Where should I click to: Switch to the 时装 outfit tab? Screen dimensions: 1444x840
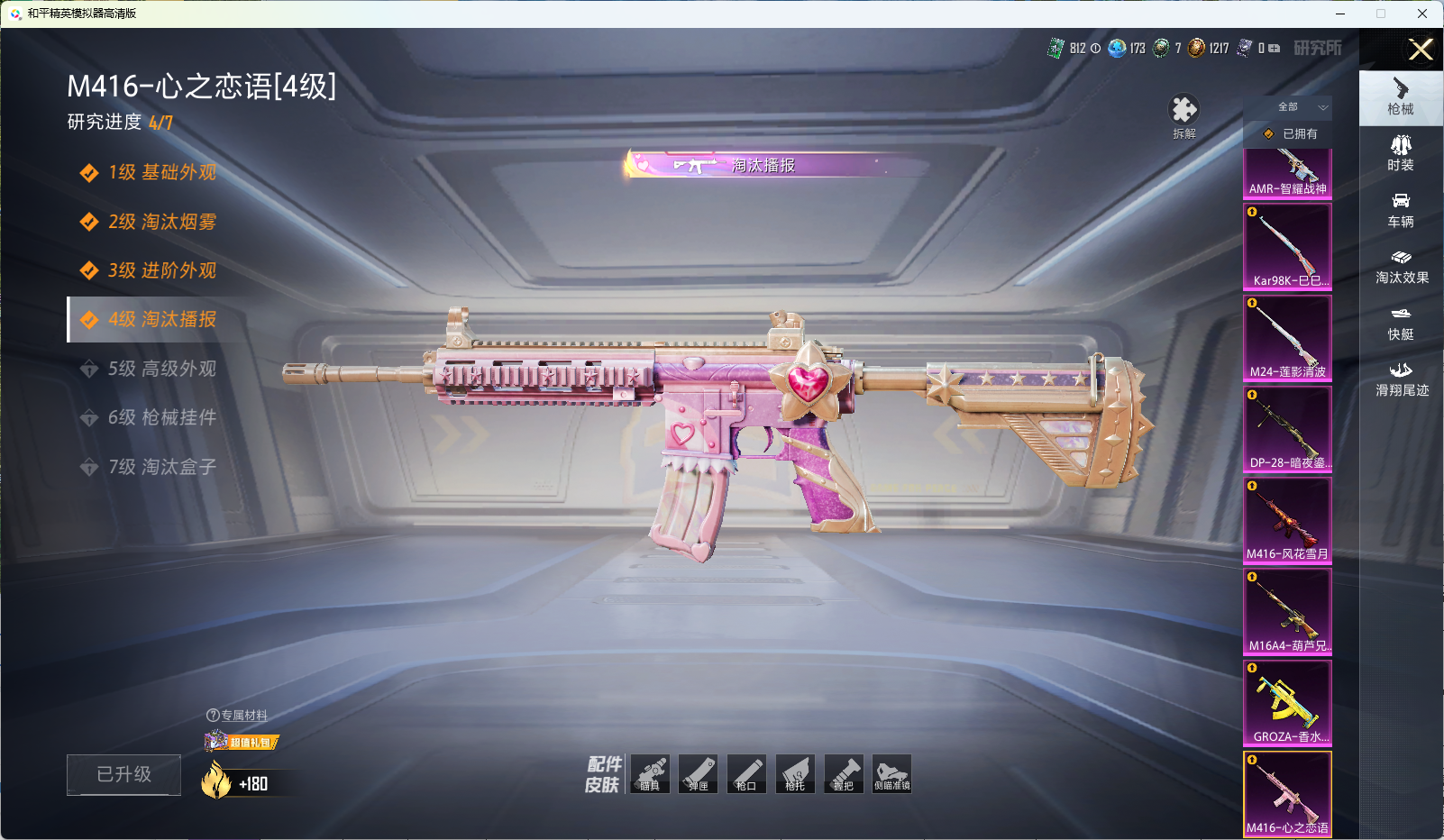(1401, 153)
